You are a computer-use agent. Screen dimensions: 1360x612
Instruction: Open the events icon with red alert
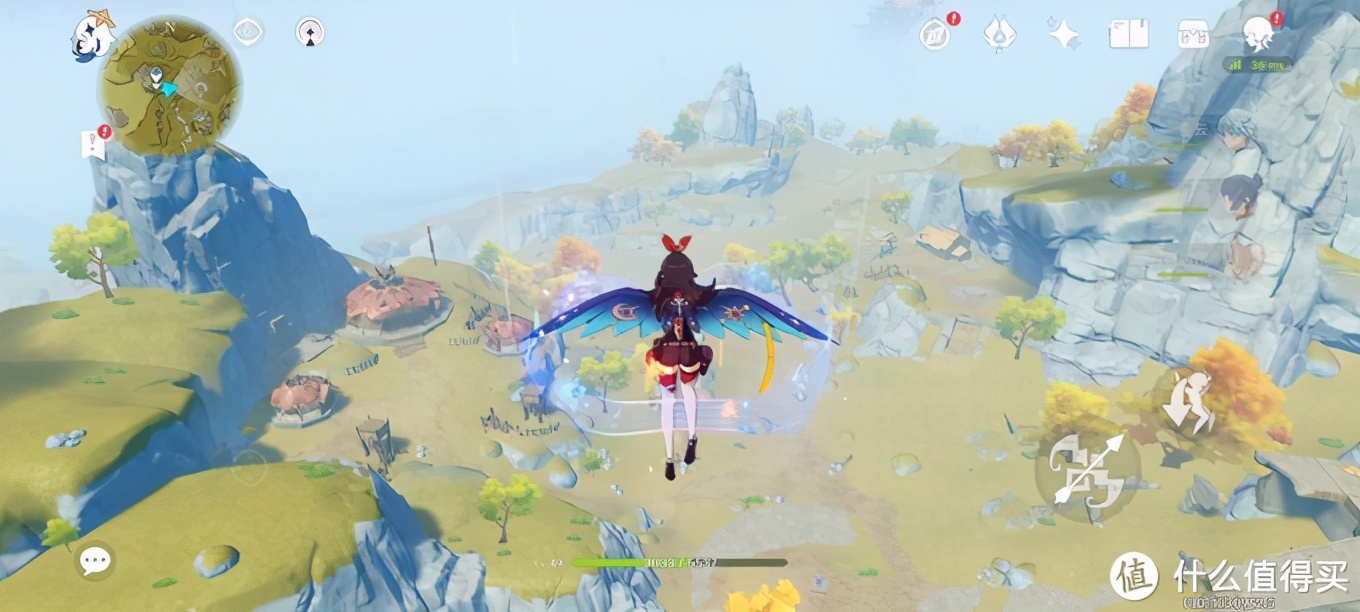click(936, 34)
